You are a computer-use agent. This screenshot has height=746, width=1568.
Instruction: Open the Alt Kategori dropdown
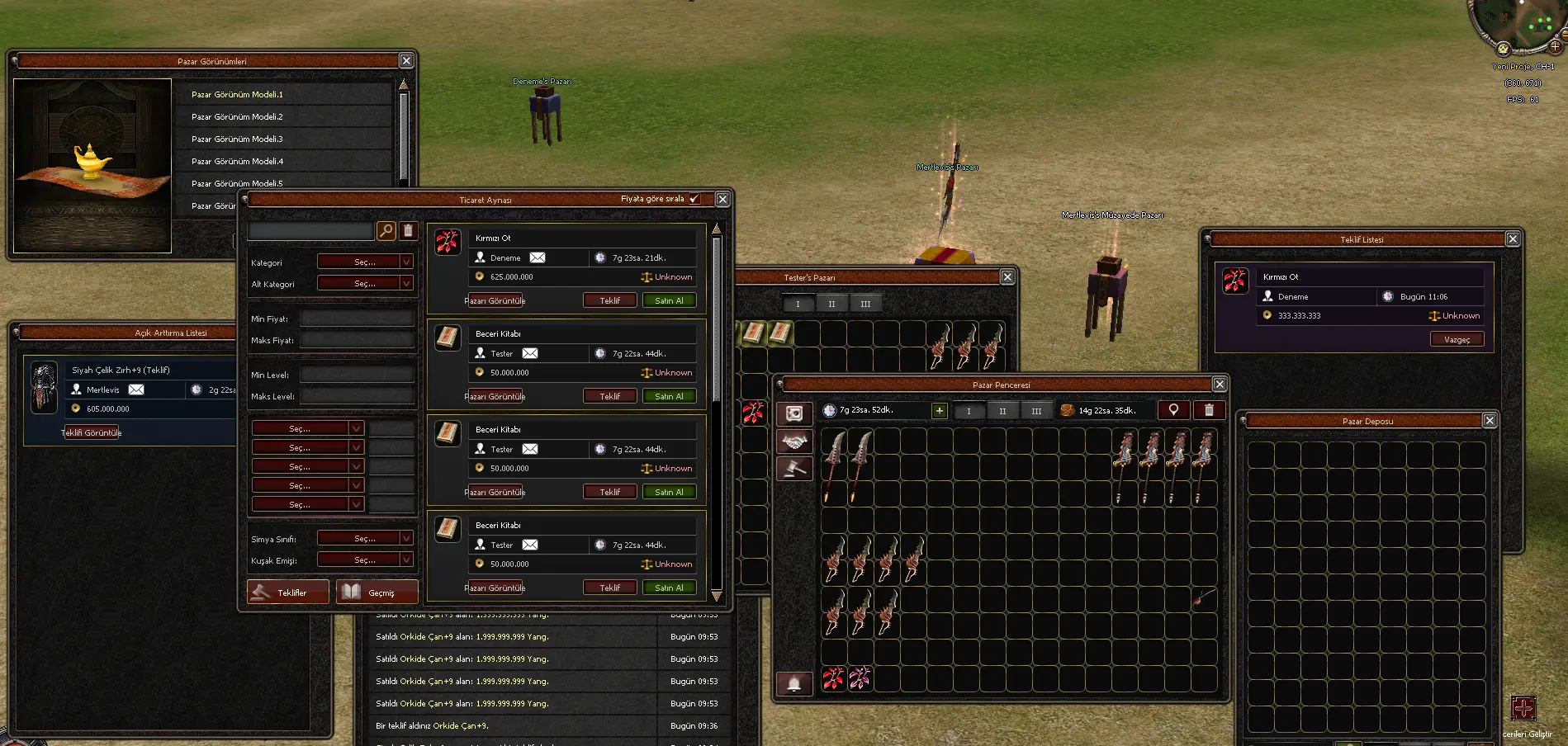tap(365, 284)
